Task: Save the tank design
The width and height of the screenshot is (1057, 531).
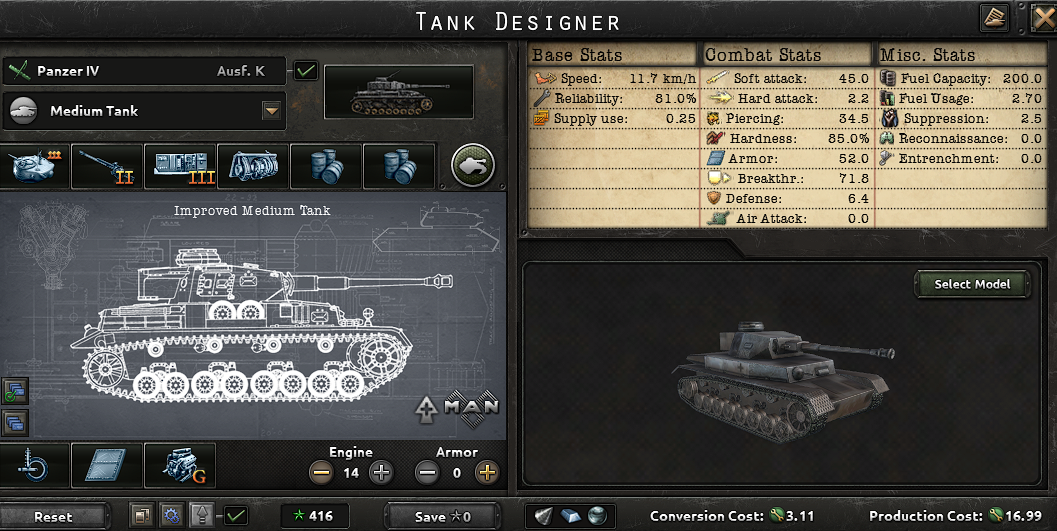Action: pos(442,516)
